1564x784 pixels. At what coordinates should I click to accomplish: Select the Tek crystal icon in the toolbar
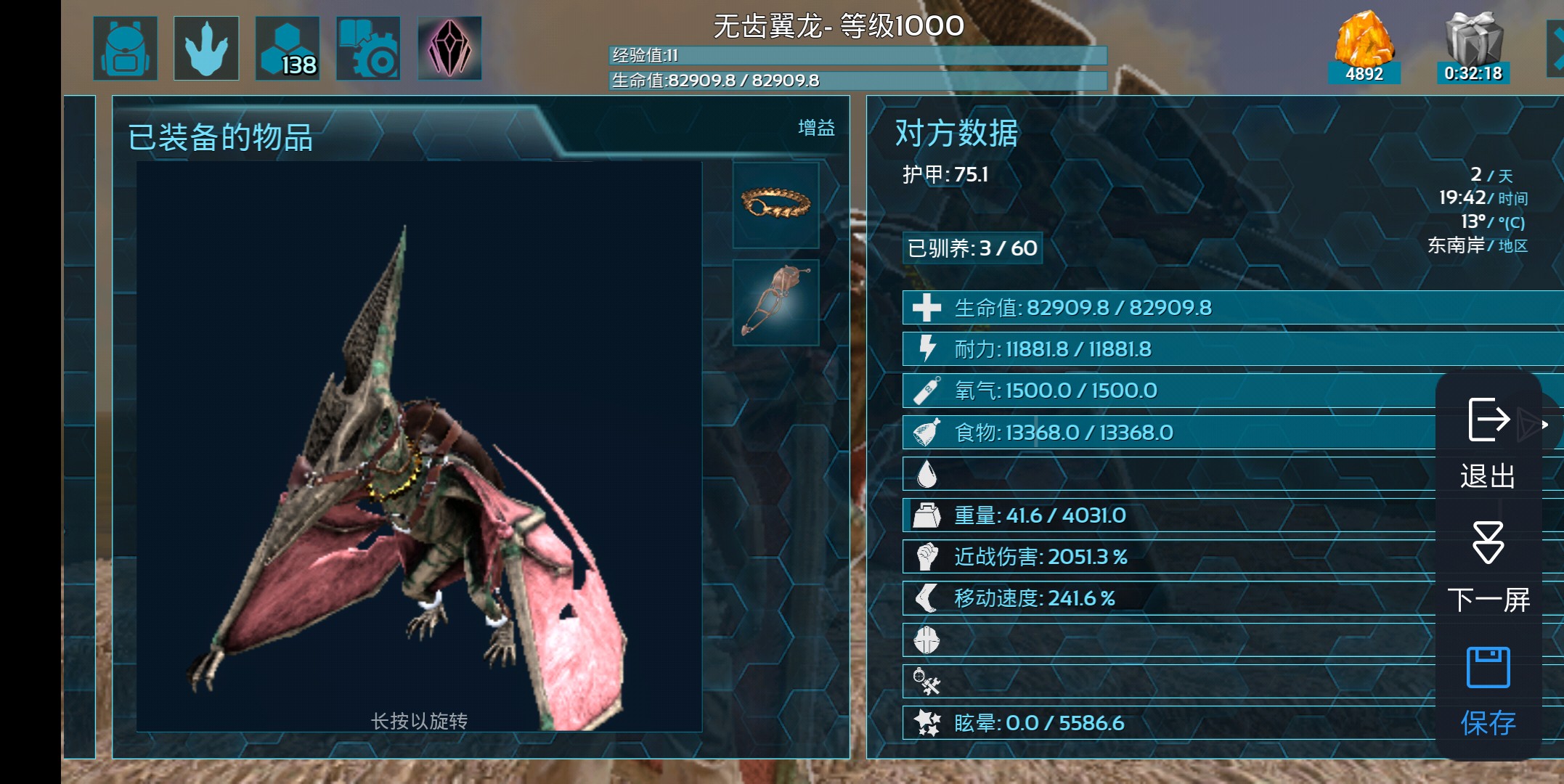[x=450, y=47]
